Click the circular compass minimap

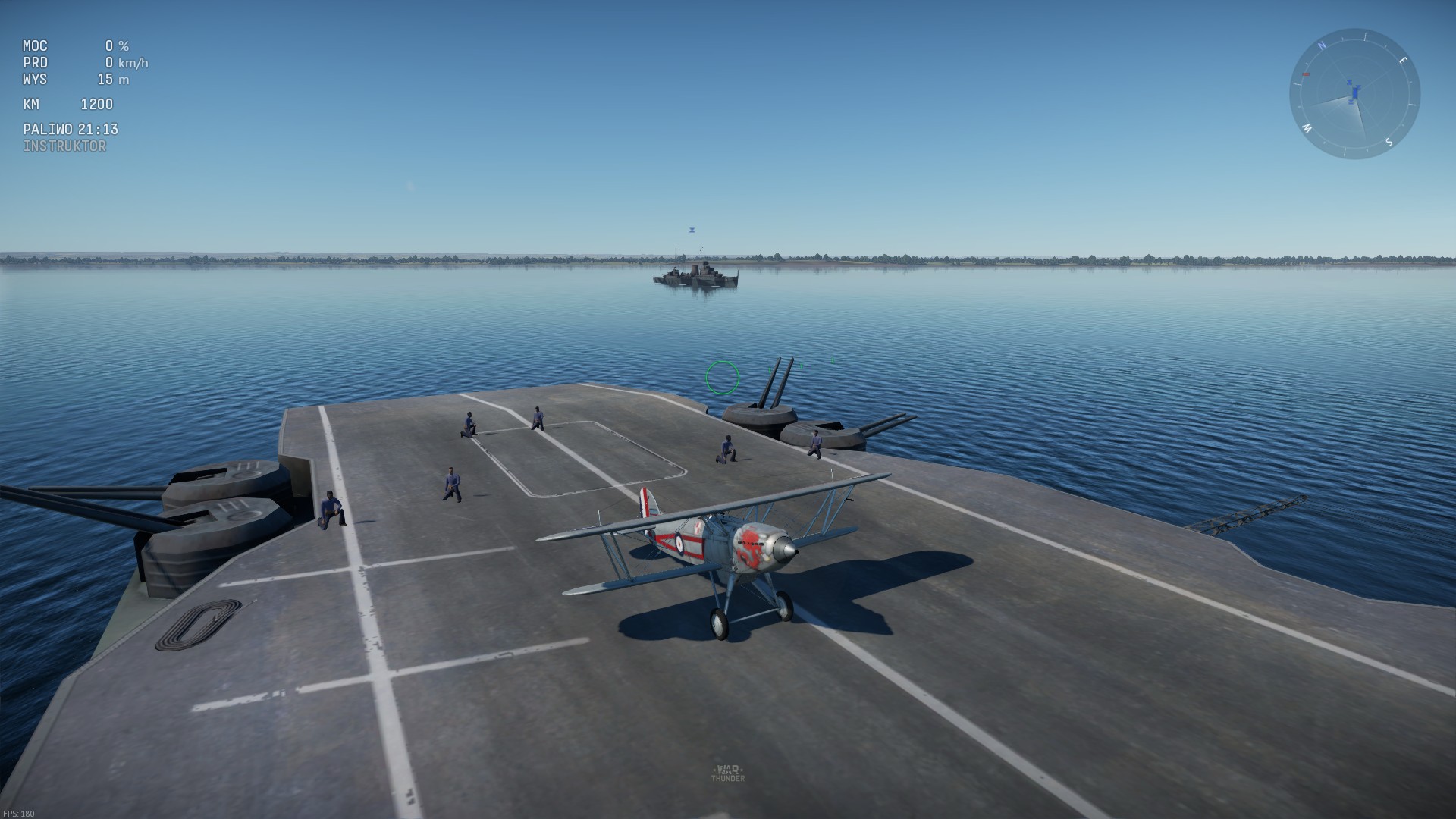(x=1354, y=94)
